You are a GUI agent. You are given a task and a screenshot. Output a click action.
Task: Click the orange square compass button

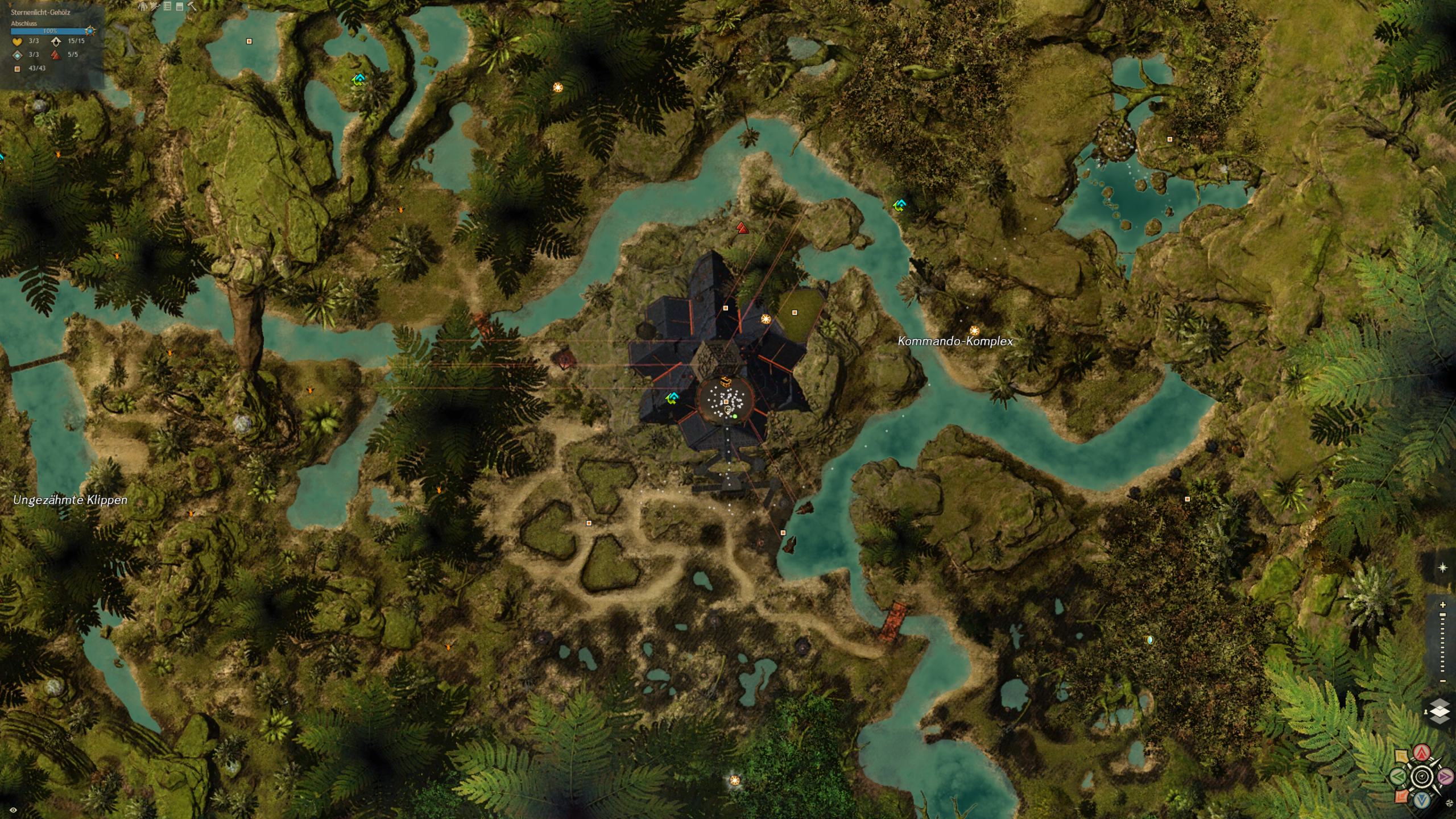point(1402,796)
